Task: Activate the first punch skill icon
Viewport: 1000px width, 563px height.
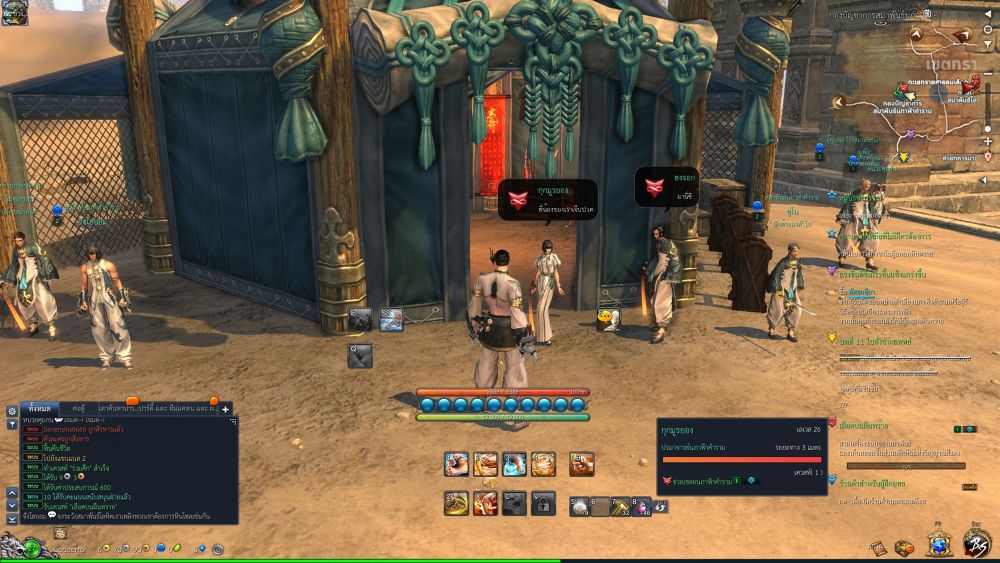Action: (456, 463)
